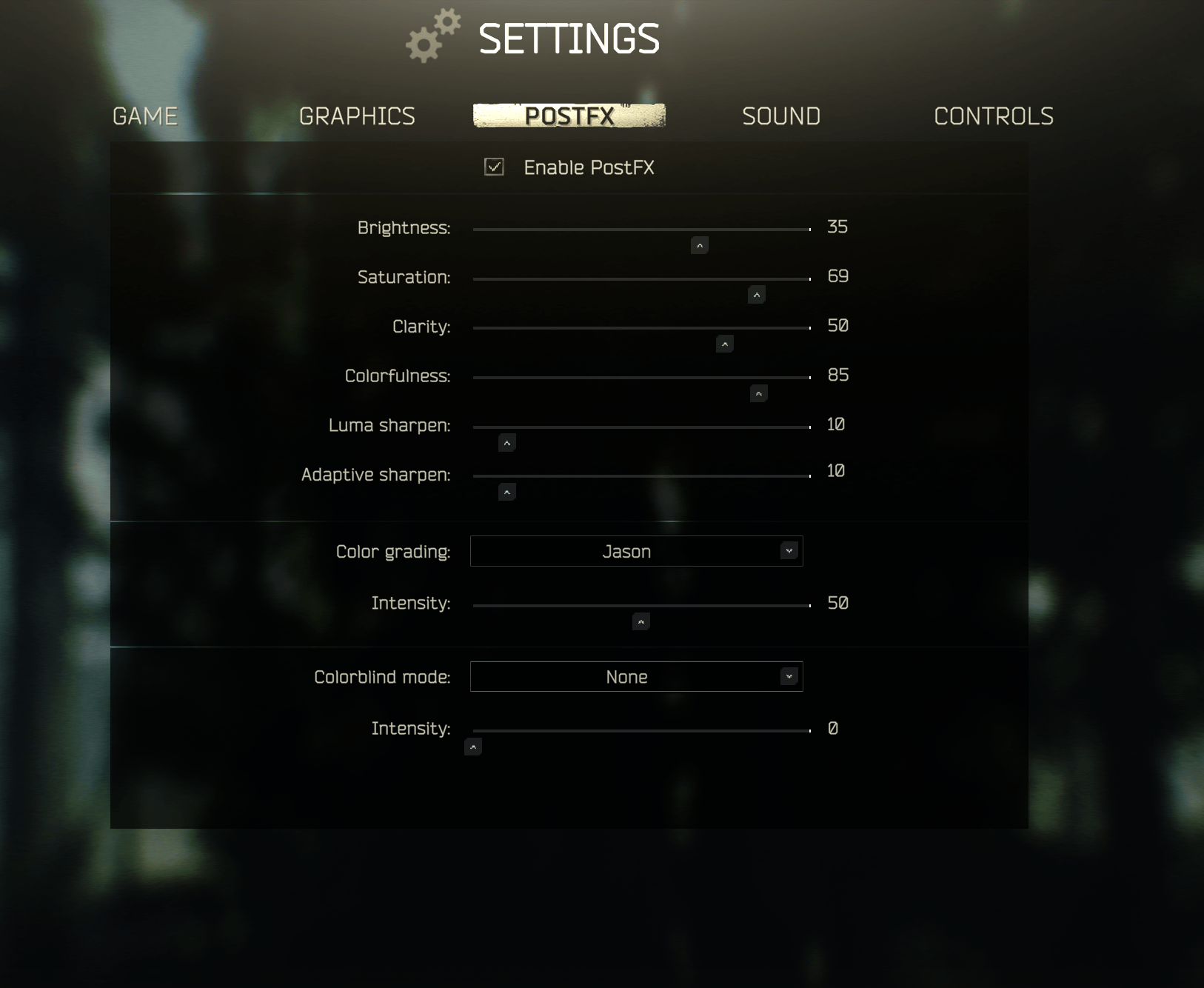Click the Clarity slider handle marker
Image resolution: width=1204 pixels, height=988 pixels.
click(x=725, y=344)
